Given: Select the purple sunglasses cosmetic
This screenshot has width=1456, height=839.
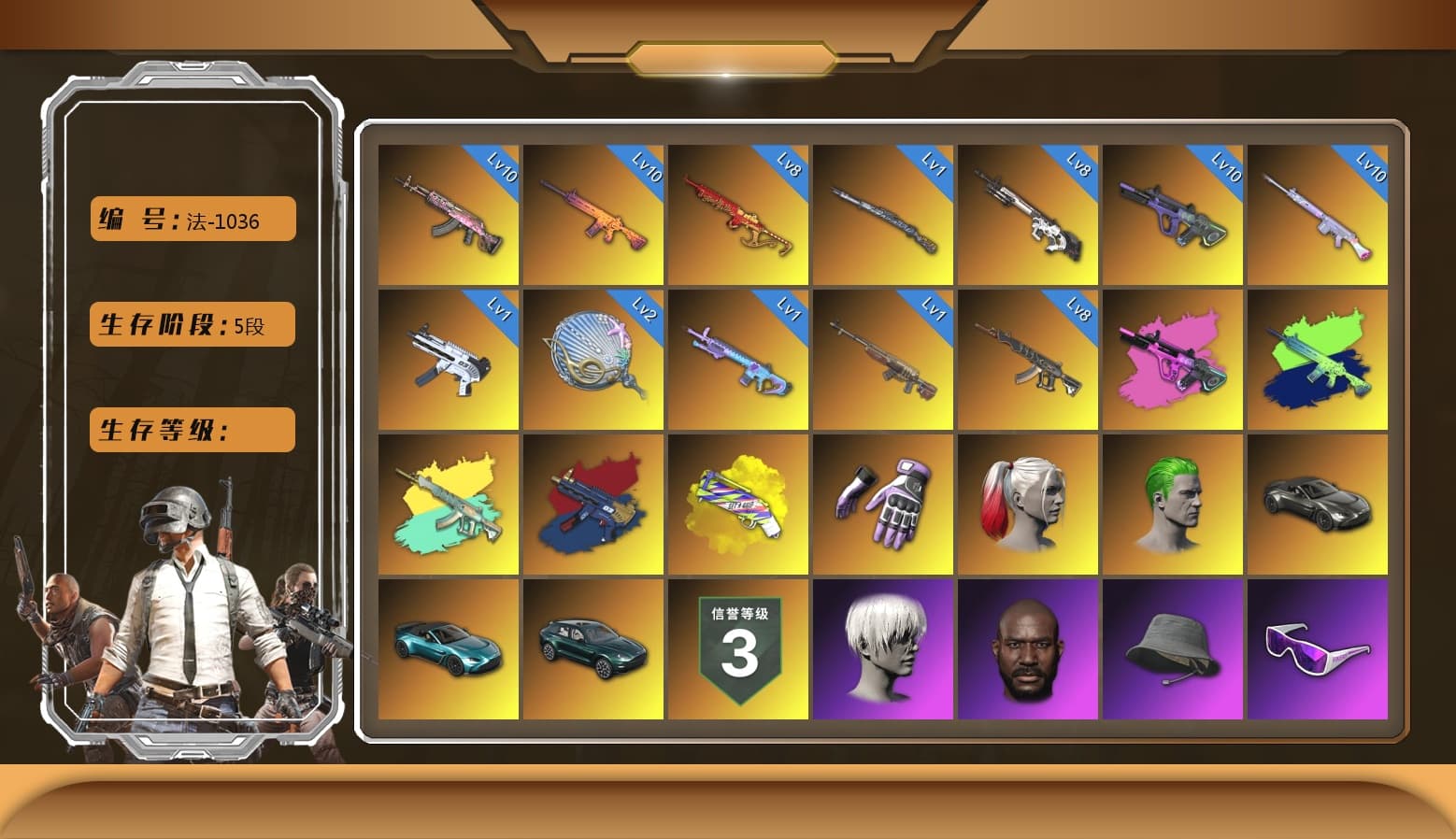Looking at the screenshot, I should [1320, 649].
